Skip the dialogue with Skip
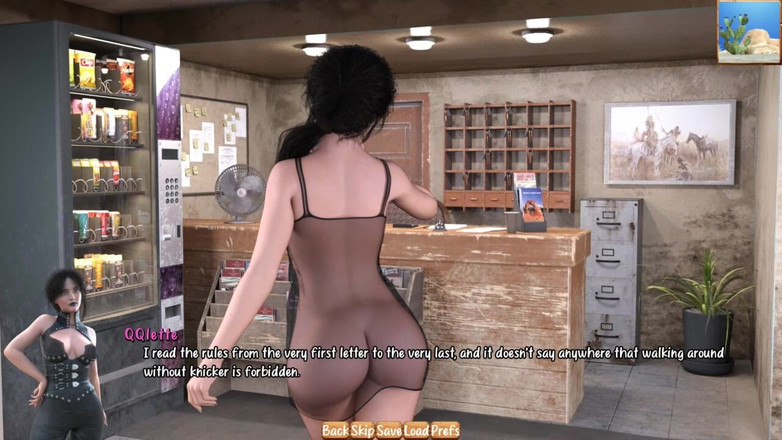Screen dimensions: 782x440 click(x=362, y=430)
